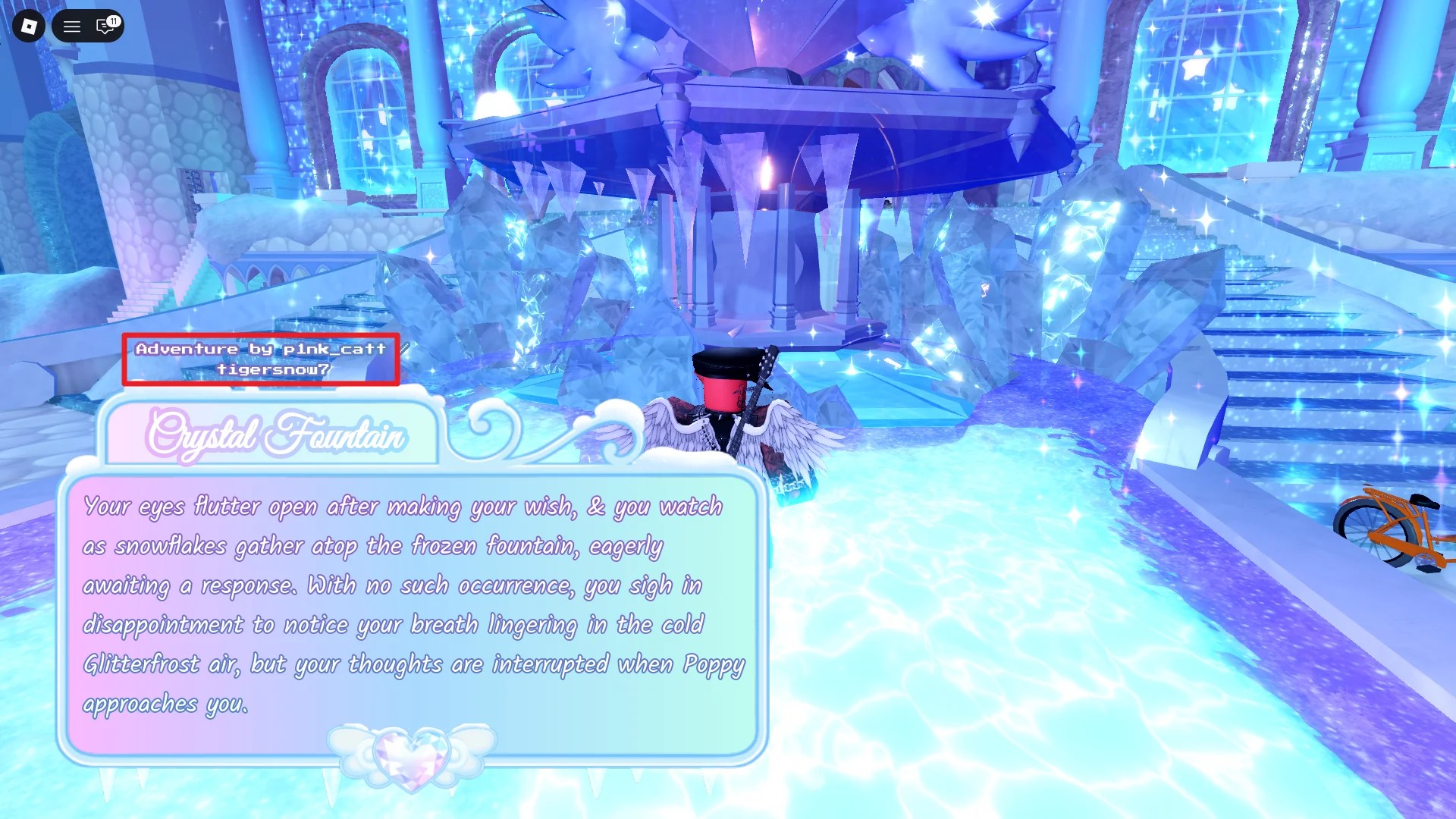The height and width of the screenshot is (819, 1456).
Task: Open the Roblox home menu
Action: tap(28, 27)
